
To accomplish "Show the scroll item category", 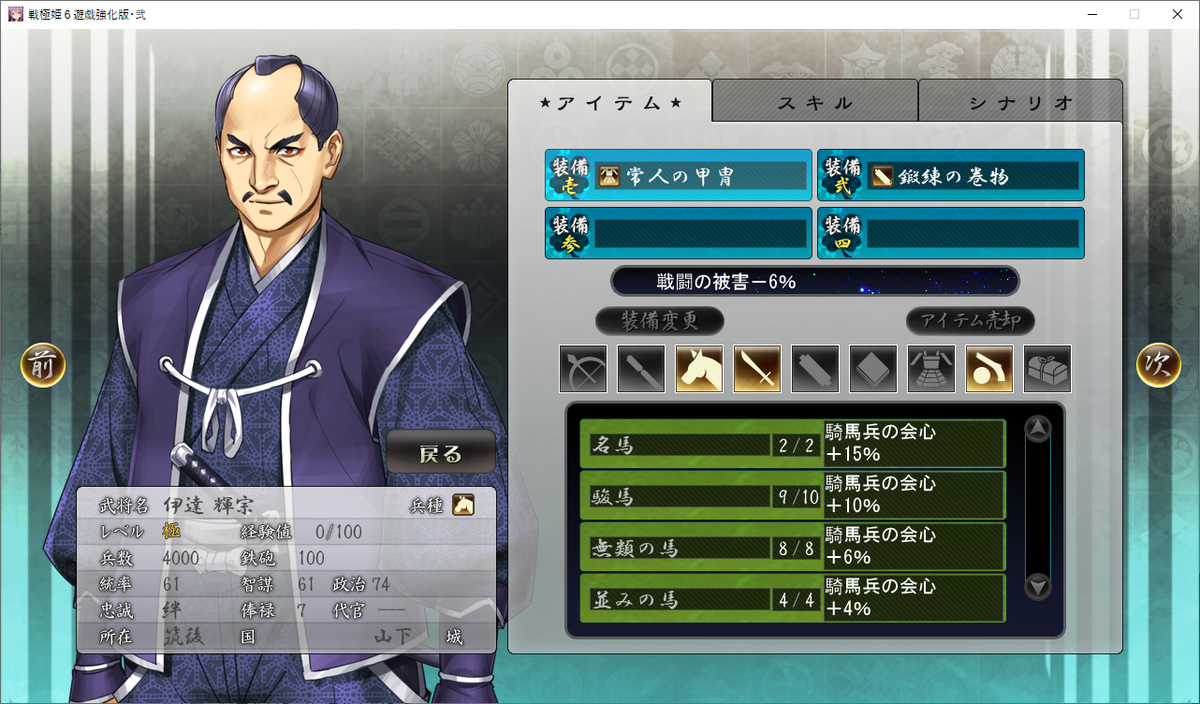I will pyautogui.click(x=815, y=369).
